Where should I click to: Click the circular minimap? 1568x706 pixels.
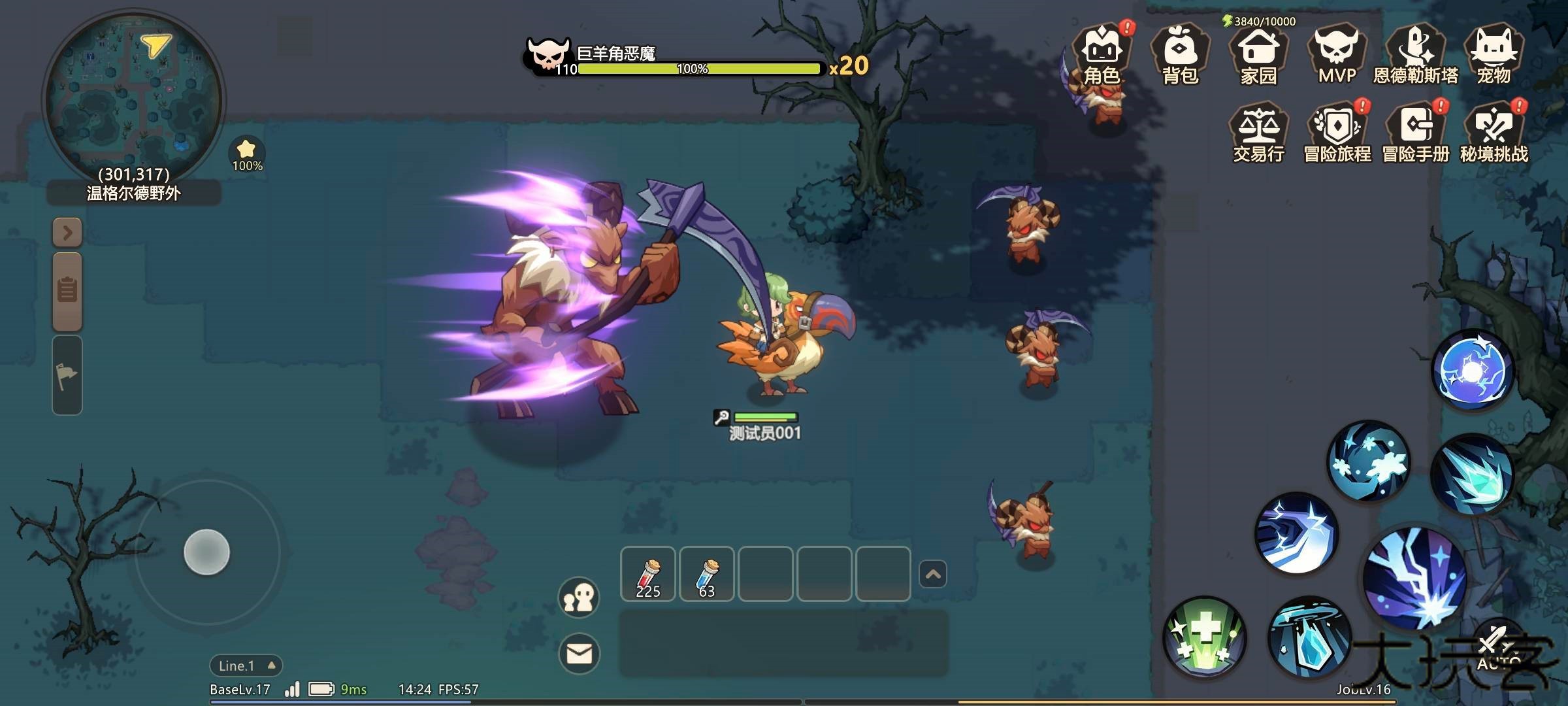point(133,99)
